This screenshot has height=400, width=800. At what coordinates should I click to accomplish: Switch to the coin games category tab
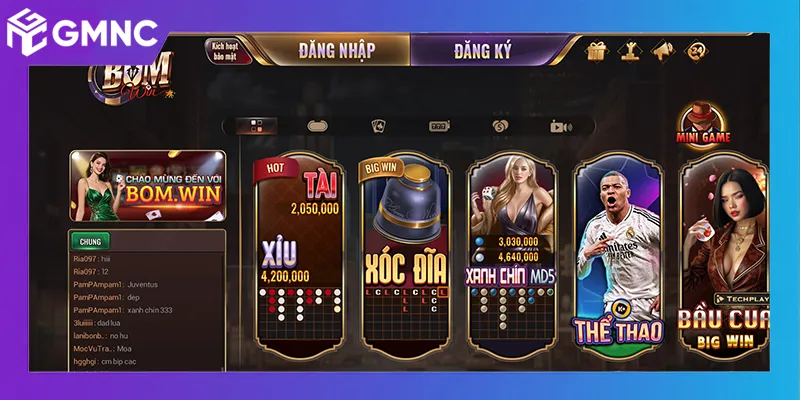coord(500,126)
